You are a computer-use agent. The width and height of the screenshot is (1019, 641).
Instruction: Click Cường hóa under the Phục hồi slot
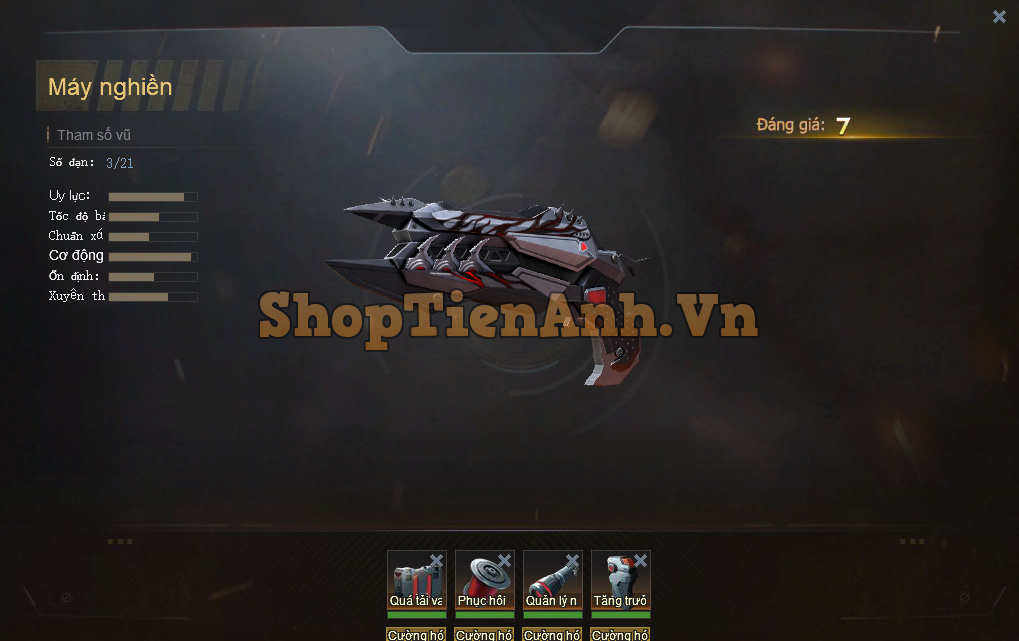pyautogui.click(x=484, y=634)
